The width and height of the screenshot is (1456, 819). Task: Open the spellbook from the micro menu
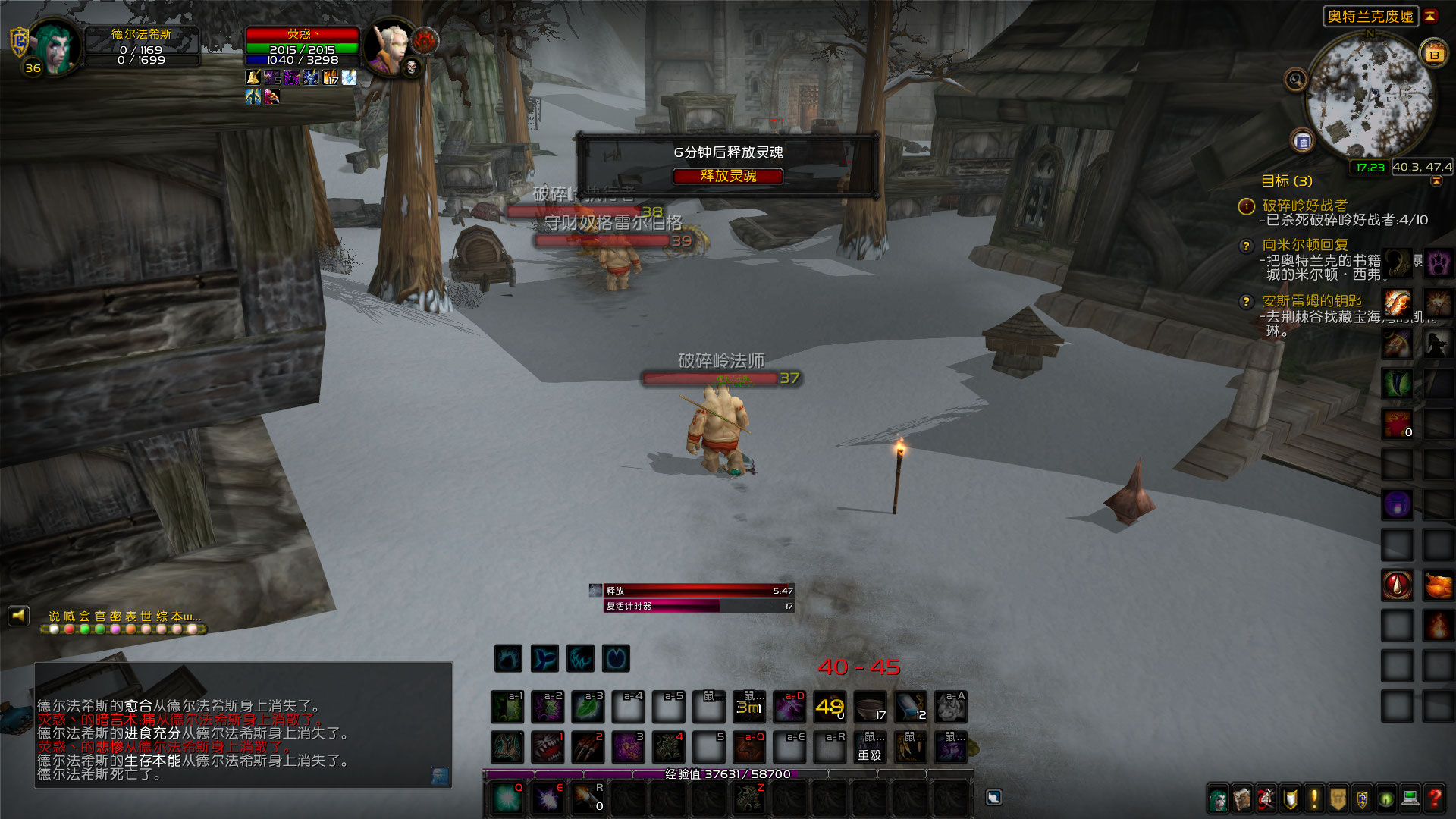pyautogui.click(x=1241, y=798)
